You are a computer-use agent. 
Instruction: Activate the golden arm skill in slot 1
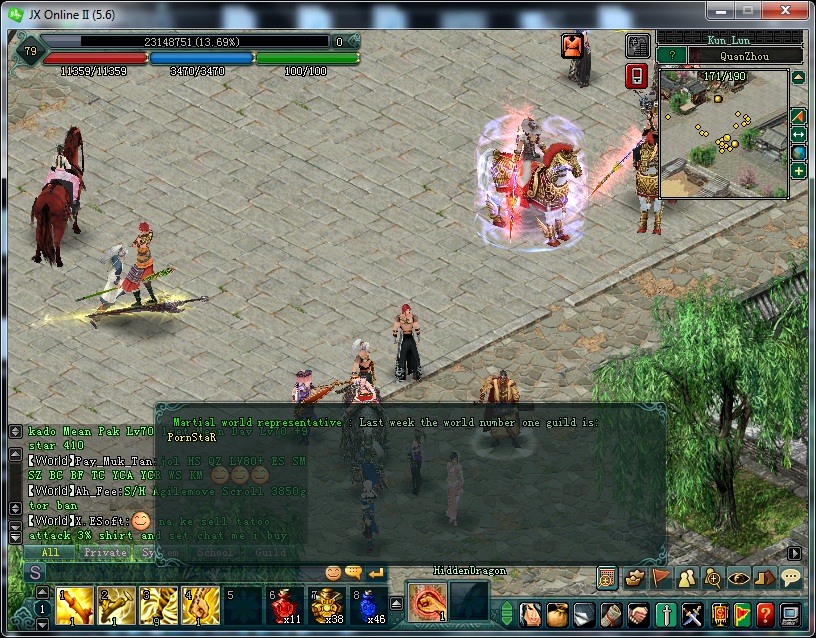tap(75, 605)
